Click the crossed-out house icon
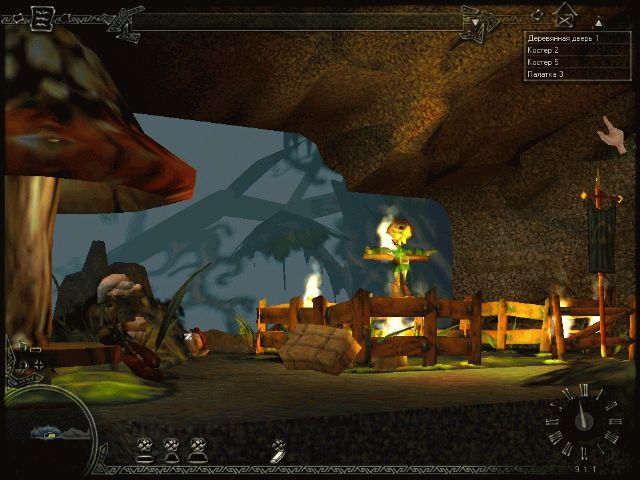Screen dimensions: 640x480 coord(565,17)
